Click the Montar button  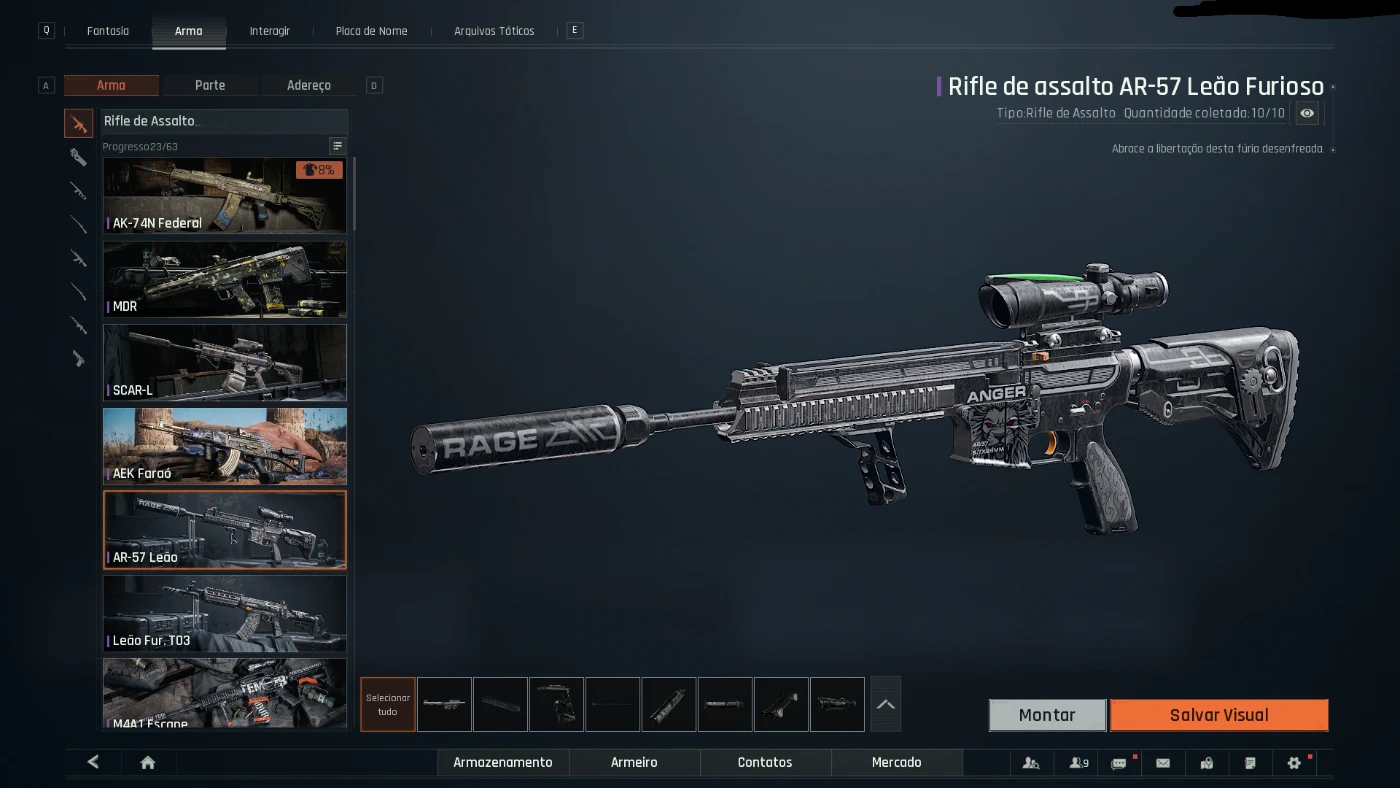1047,715
